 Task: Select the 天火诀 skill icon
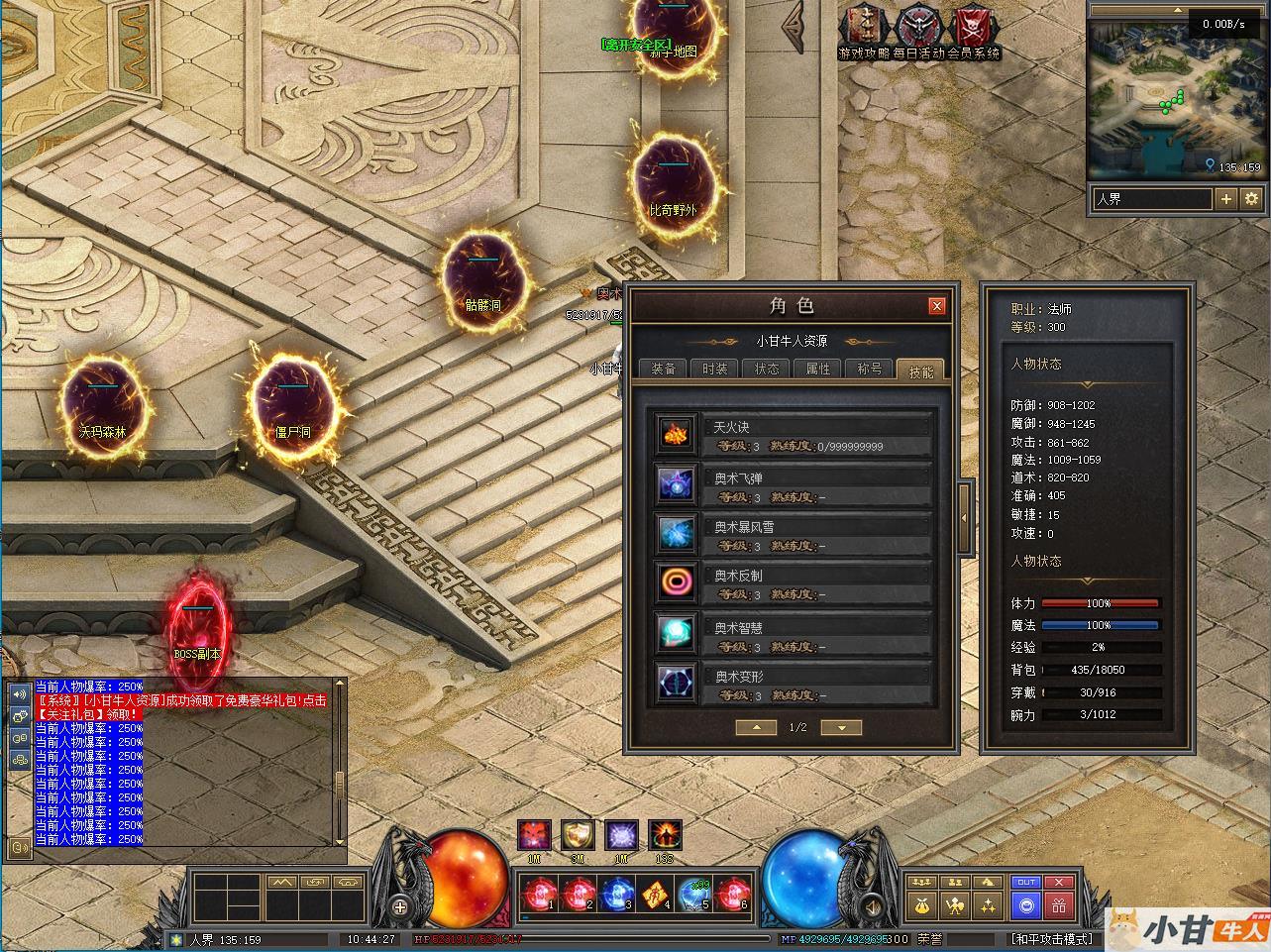[678, 434]
